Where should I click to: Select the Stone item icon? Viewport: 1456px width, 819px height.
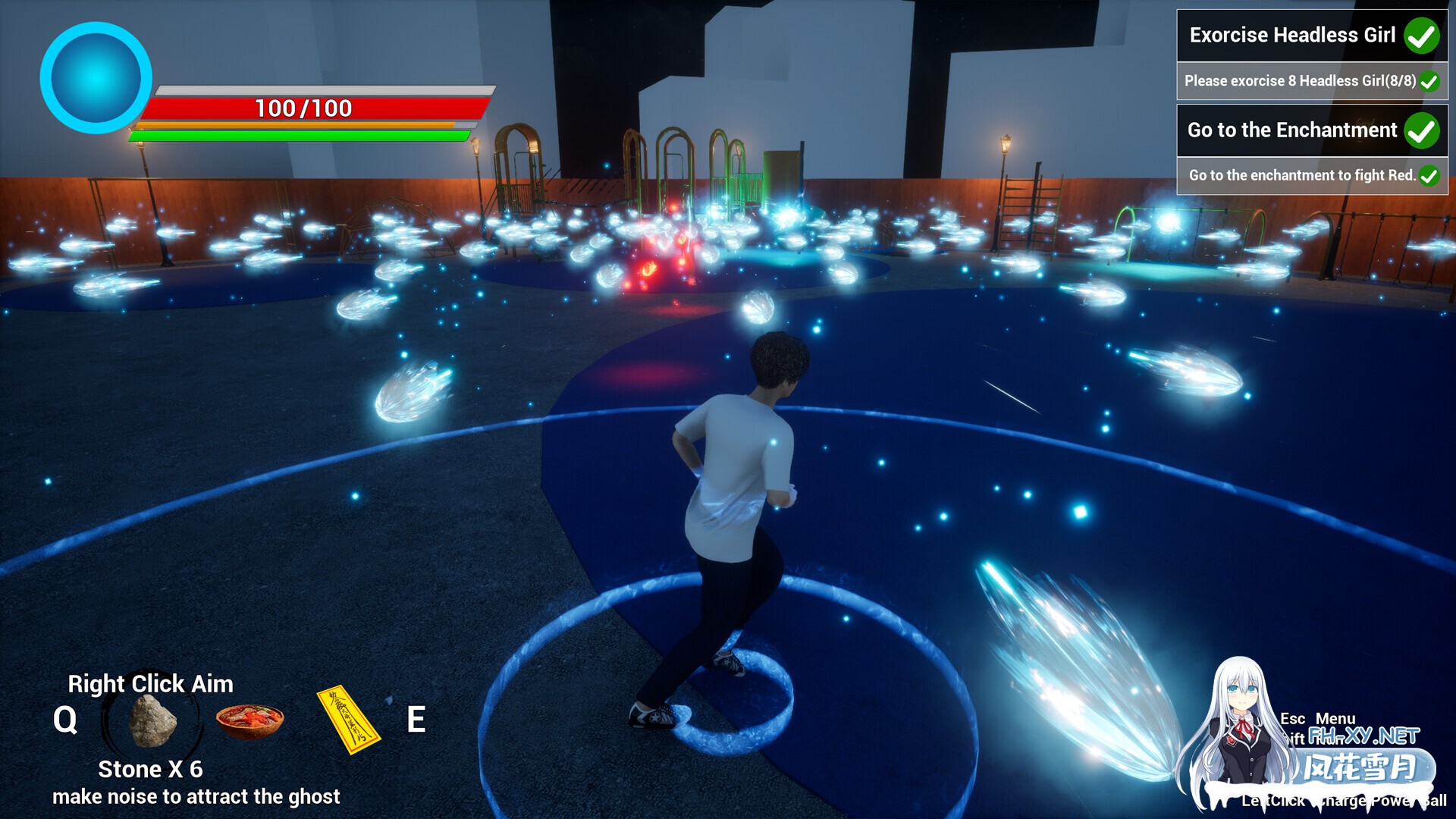[152, 720]
